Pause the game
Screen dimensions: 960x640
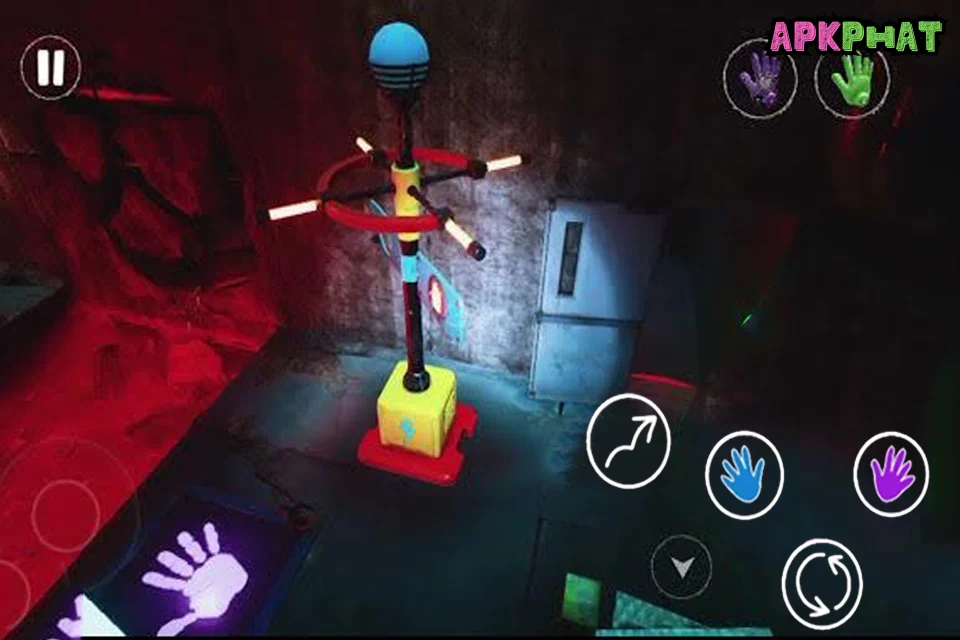[51, 68]
